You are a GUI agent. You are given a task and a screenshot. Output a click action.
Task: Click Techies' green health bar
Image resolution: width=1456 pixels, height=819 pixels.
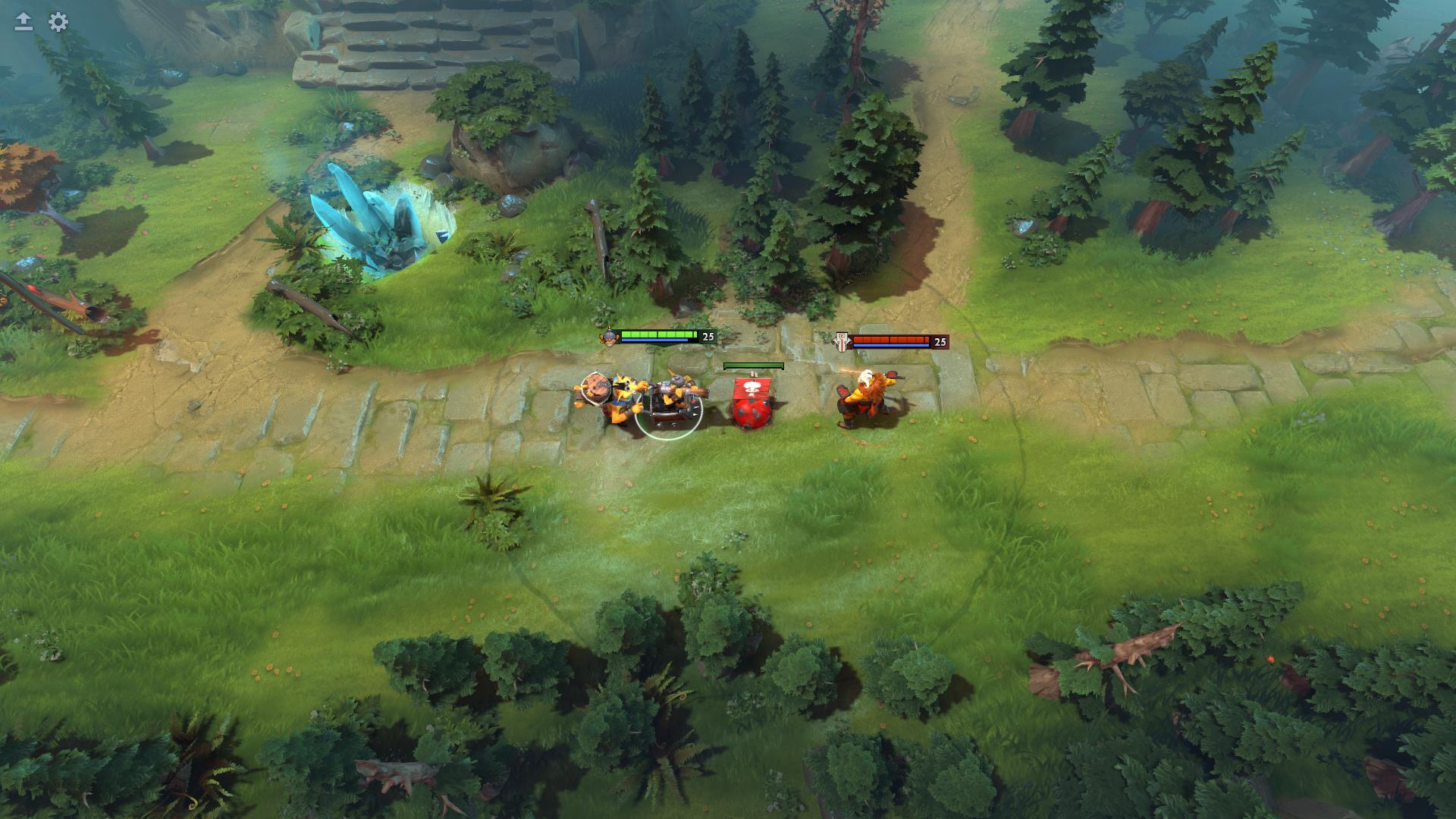click(x=659, y=334)
